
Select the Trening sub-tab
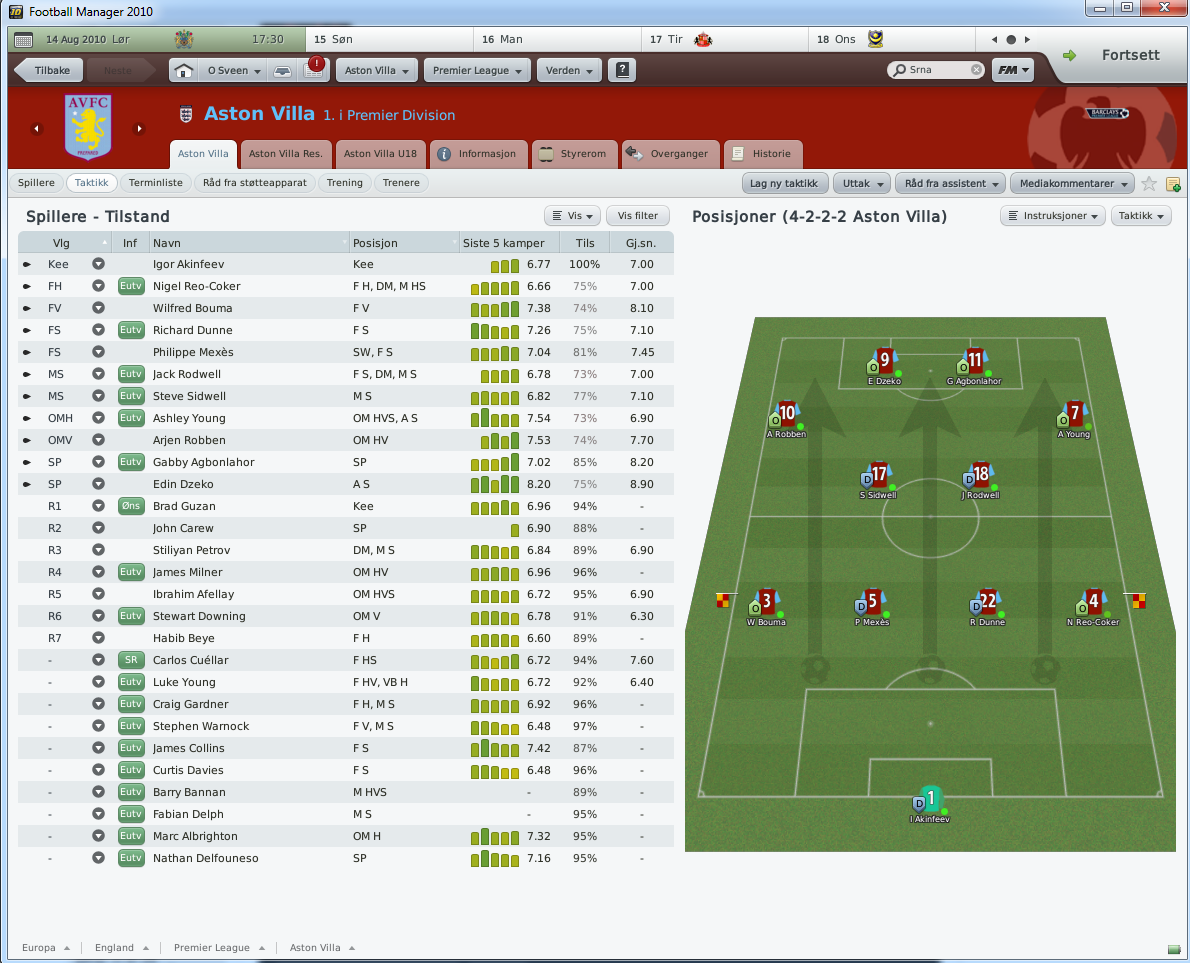point(345,183)
